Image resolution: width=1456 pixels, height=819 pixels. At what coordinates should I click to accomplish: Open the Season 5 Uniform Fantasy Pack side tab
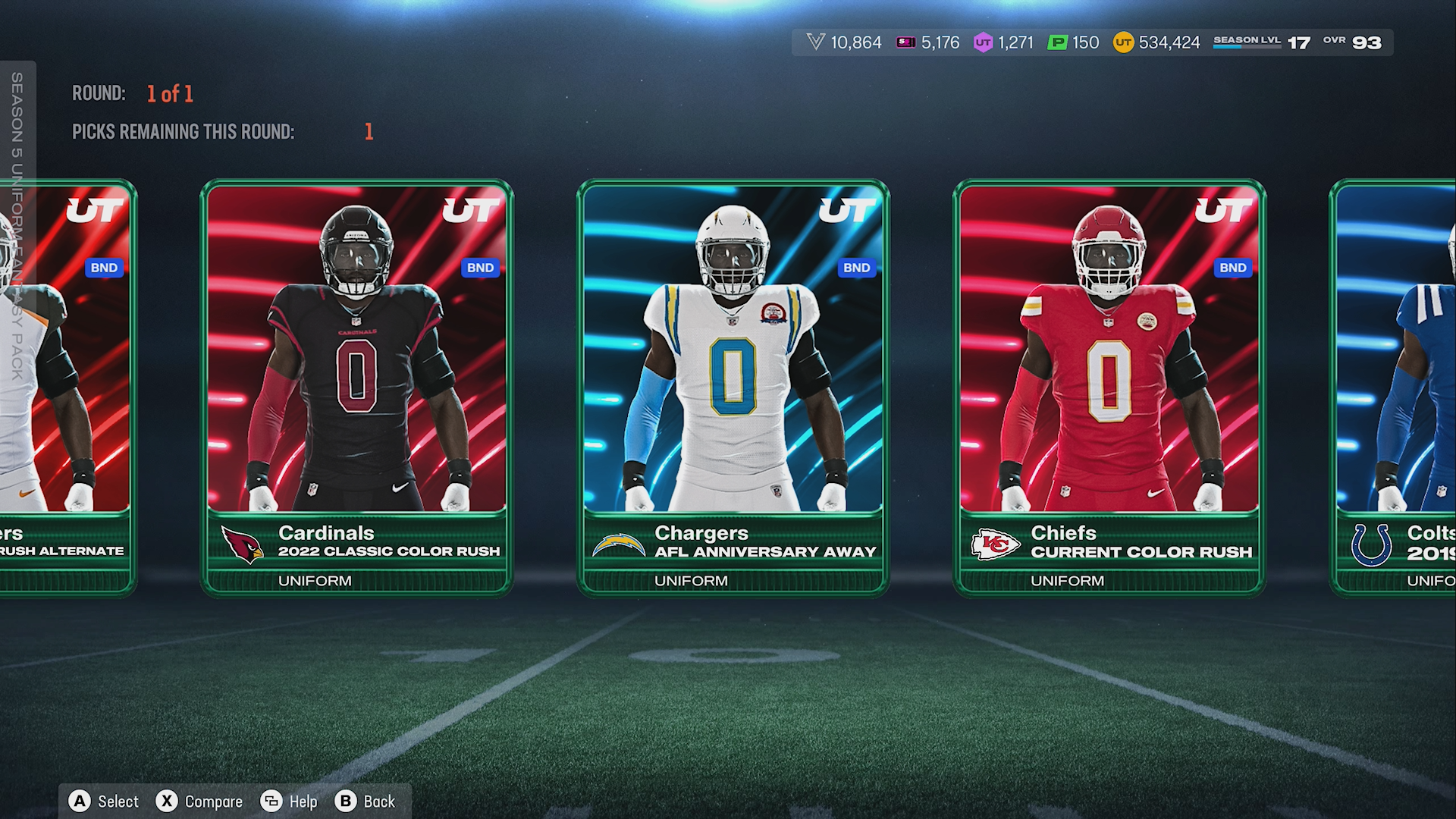(x=17, y=226)
